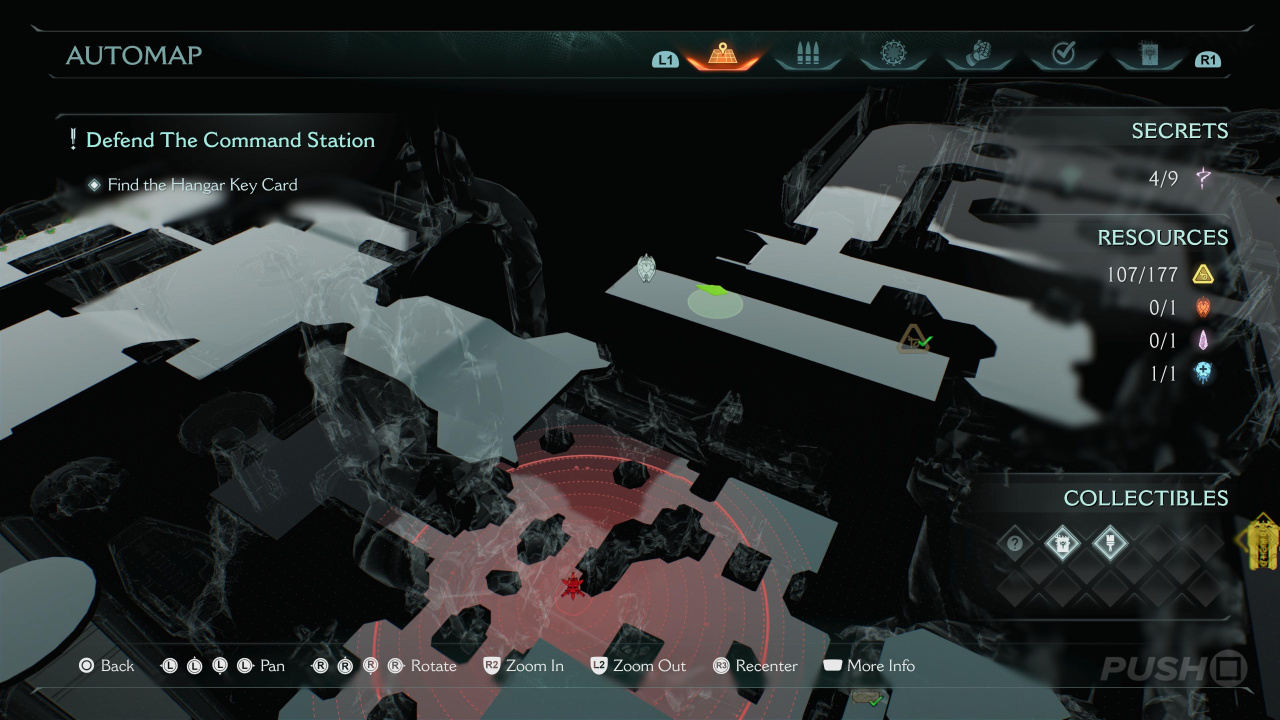Select the grey shield marker on map

pos(646,268)
